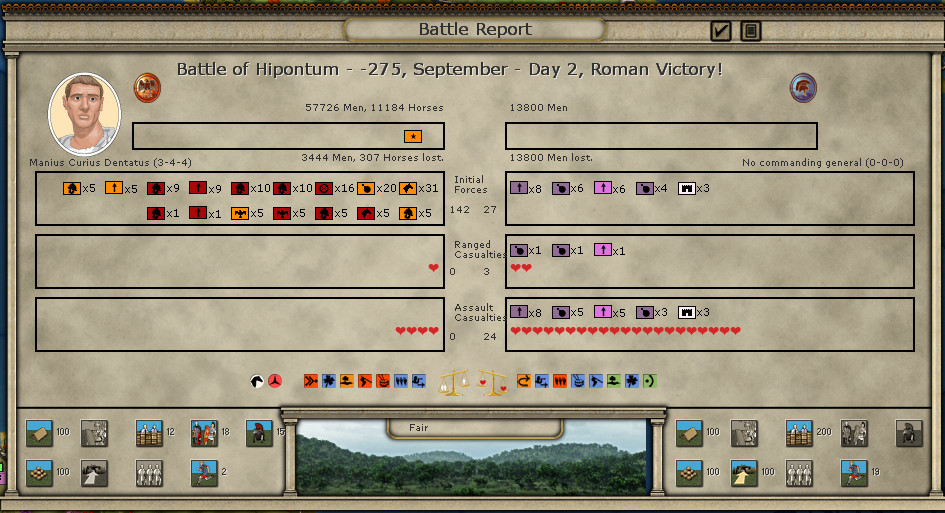
Task: Click the Roman eagle faction emblem
Action: 148,87
